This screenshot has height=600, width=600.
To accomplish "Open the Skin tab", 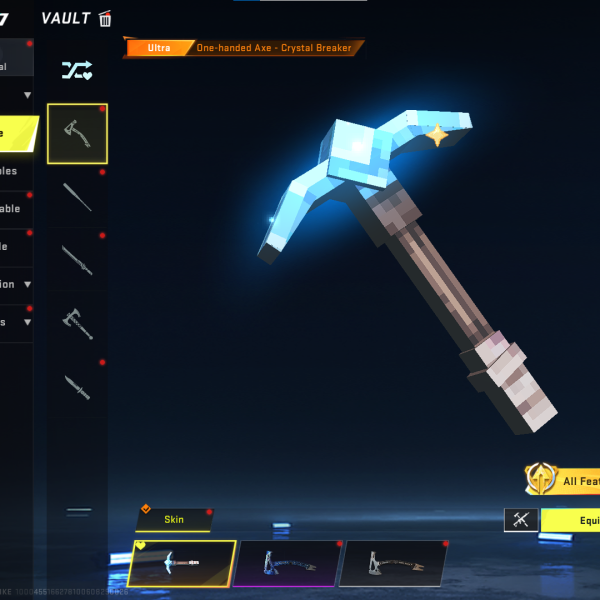I will click(x=174, y=519).
